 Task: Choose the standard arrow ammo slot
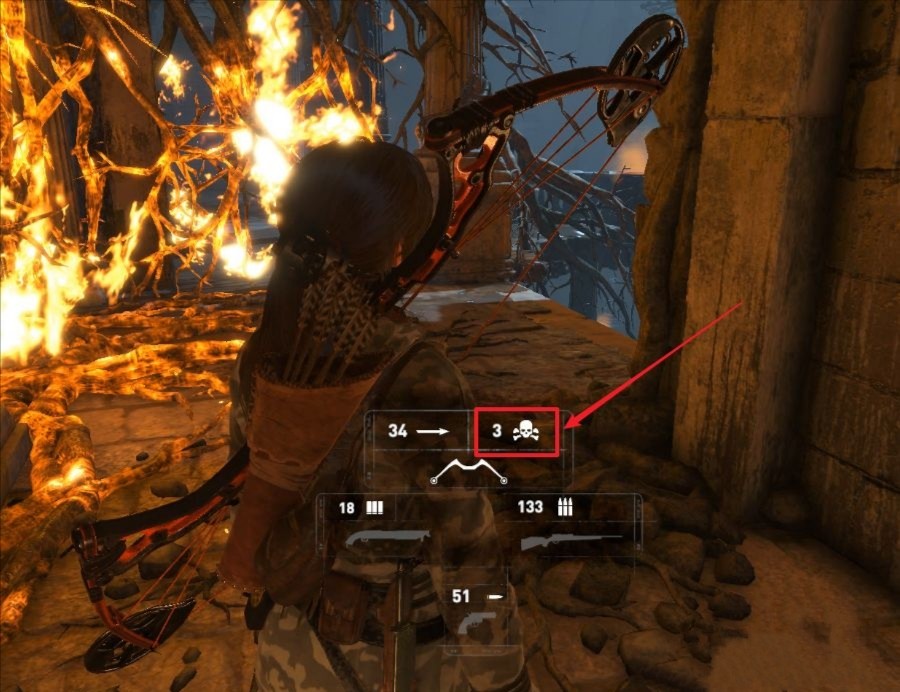point(417,431)
